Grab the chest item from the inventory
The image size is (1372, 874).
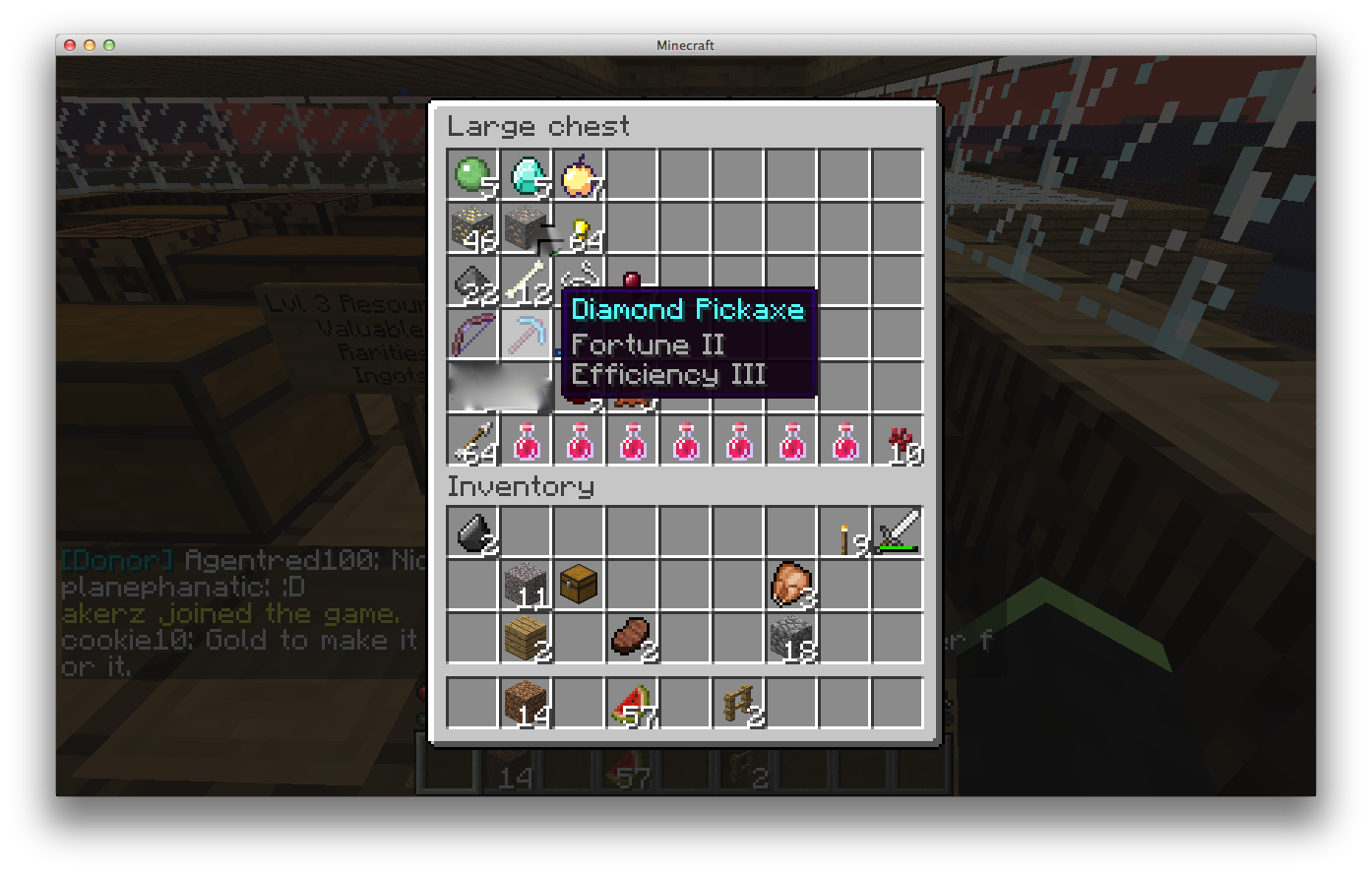[x=579, y=585]
